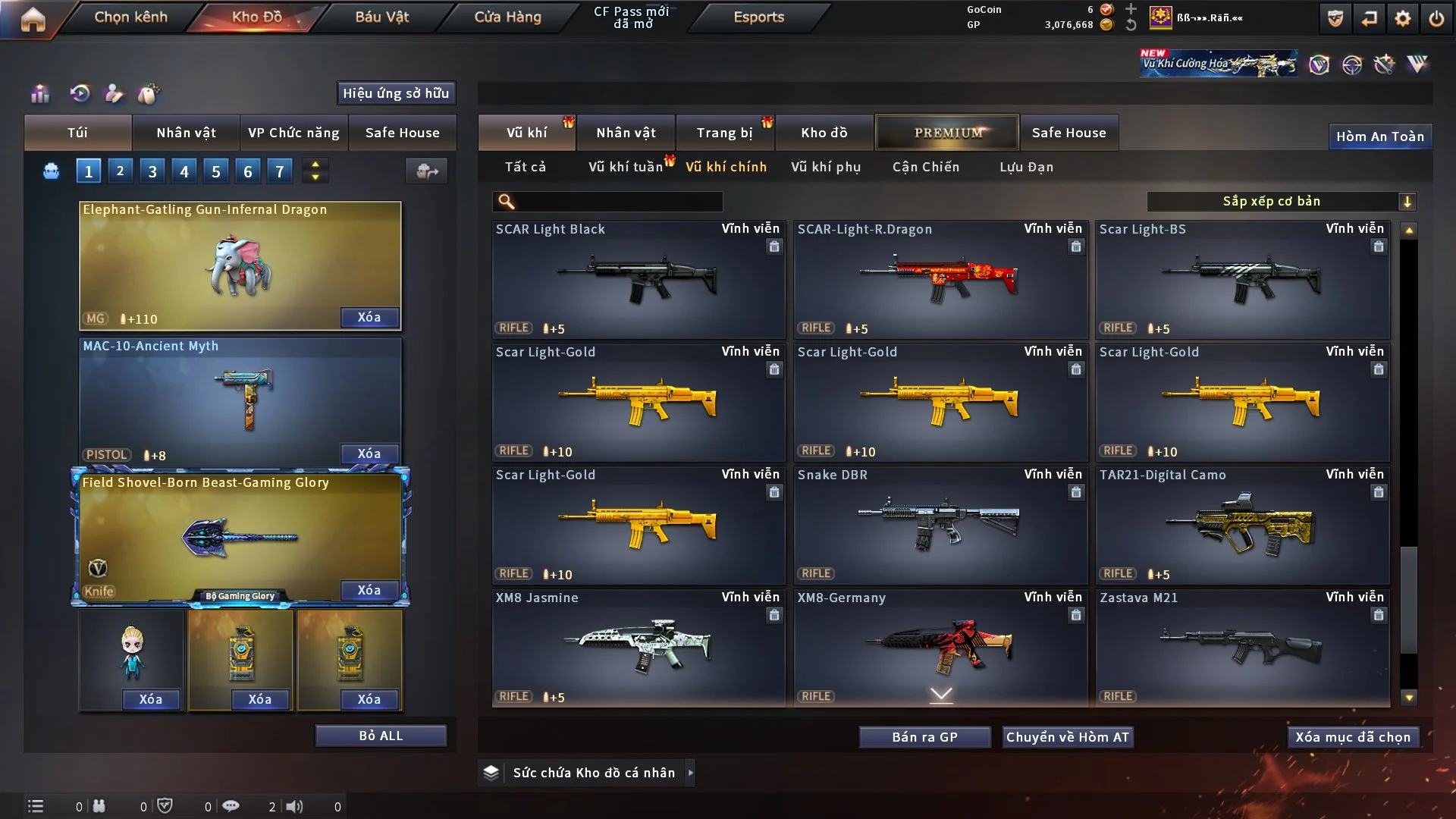Open Hòm An Toàn safe box

click(1379, 136)
